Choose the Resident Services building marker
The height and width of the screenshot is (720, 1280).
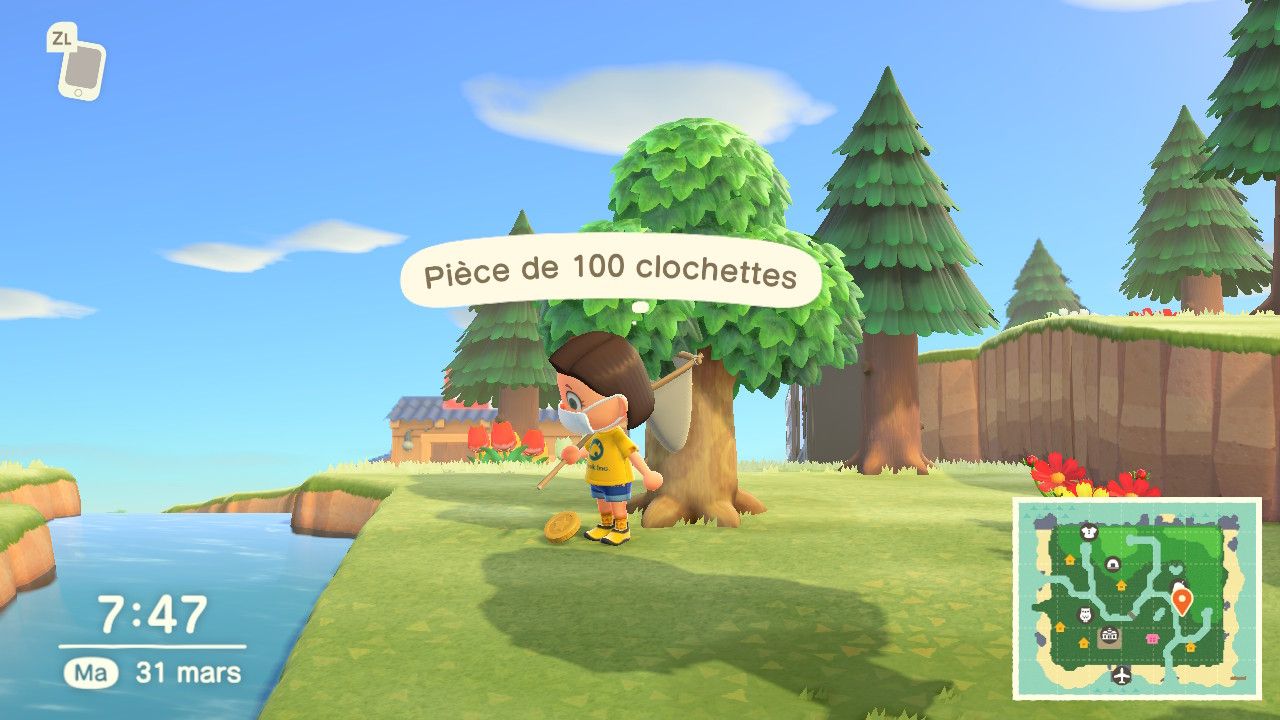click(1110, 637)
